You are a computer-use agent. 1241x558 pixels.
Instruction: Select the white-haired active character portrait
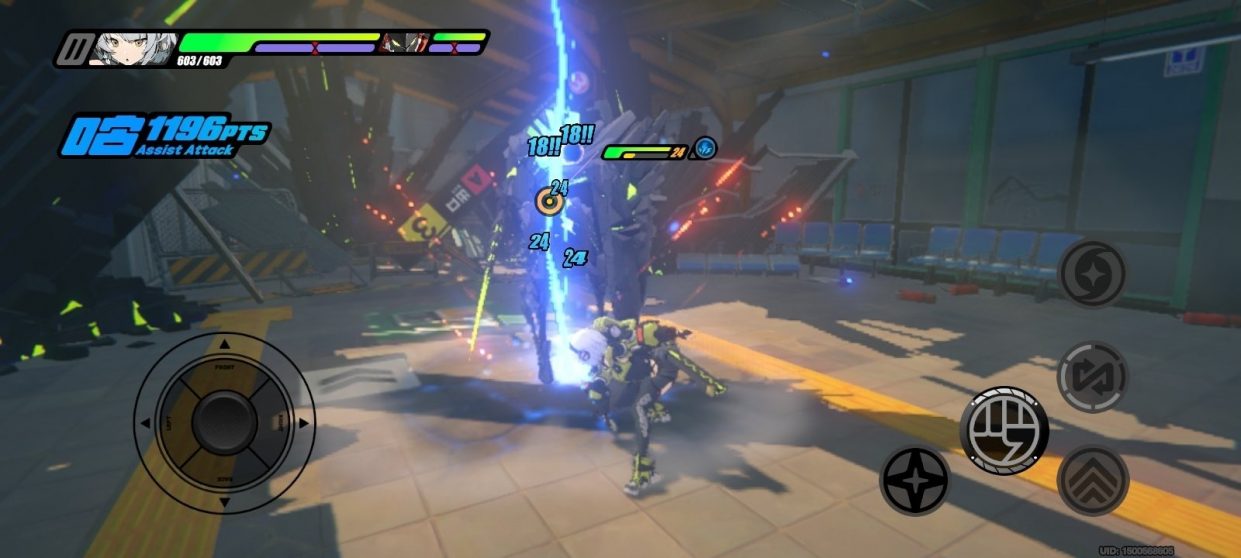(x=135, y=46)
